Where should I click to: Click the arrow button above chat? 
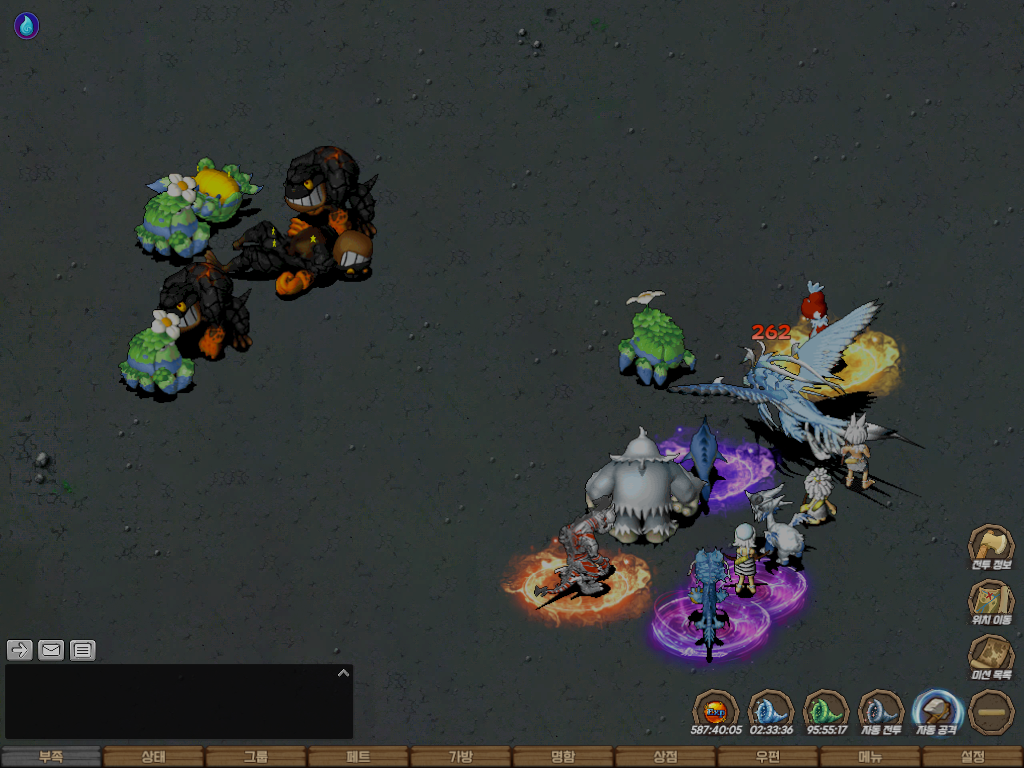19,650
